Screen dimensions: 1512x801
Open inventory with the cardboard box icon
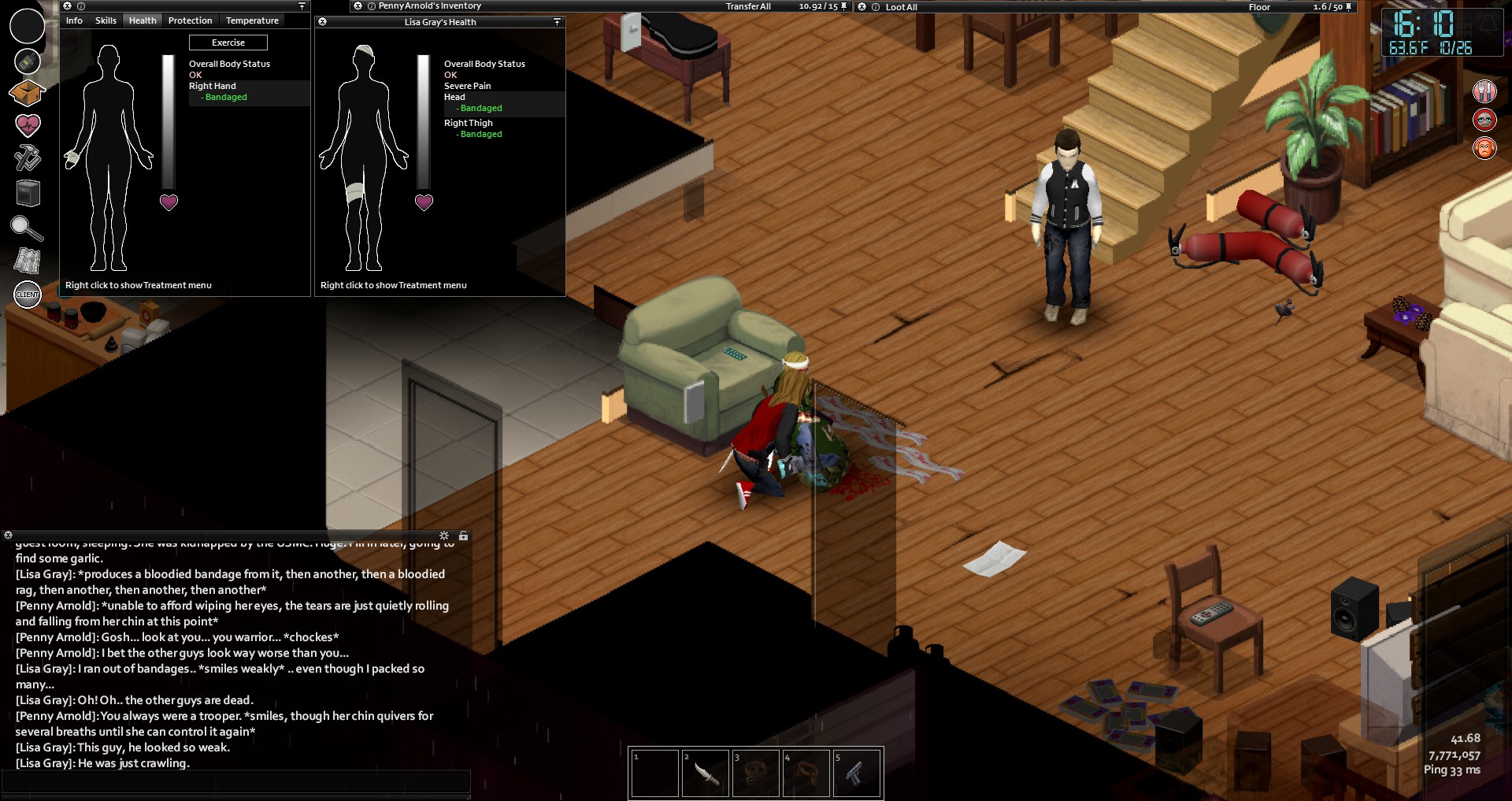coord(27,93)
